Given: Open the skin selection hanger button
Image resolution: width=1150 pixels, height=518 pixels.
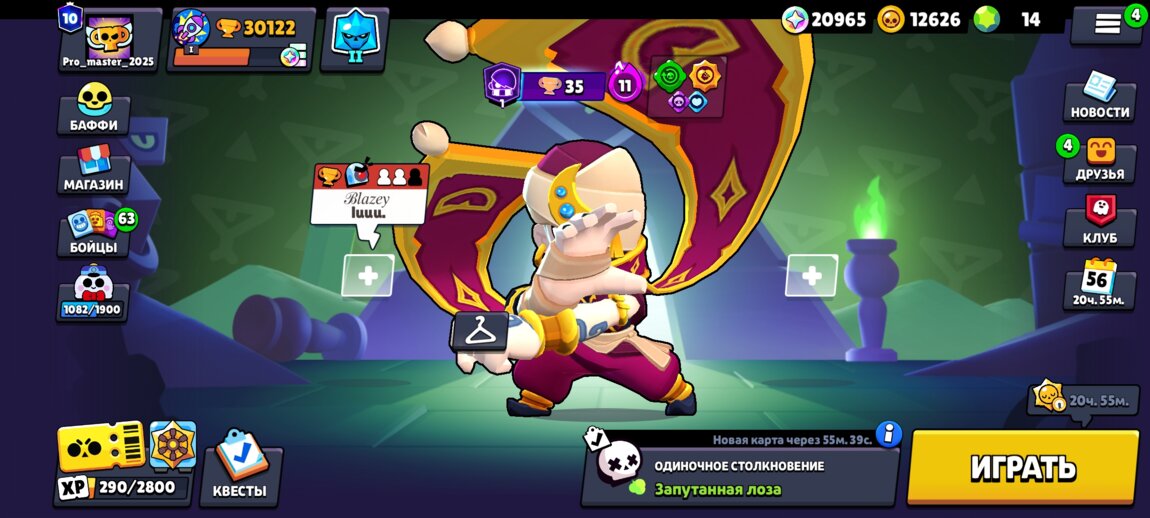Looking at the screenshot, I should (480, 330).
